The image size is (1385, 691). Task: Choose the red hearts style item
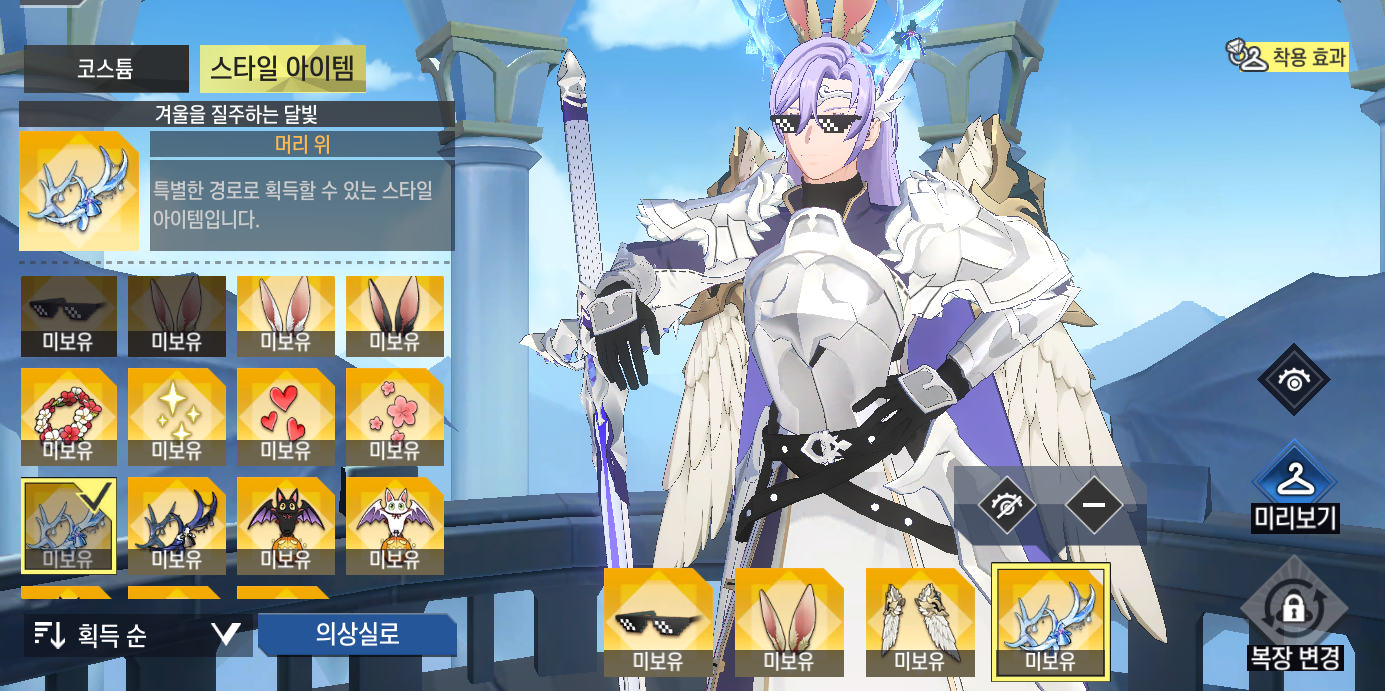[286, 417]
